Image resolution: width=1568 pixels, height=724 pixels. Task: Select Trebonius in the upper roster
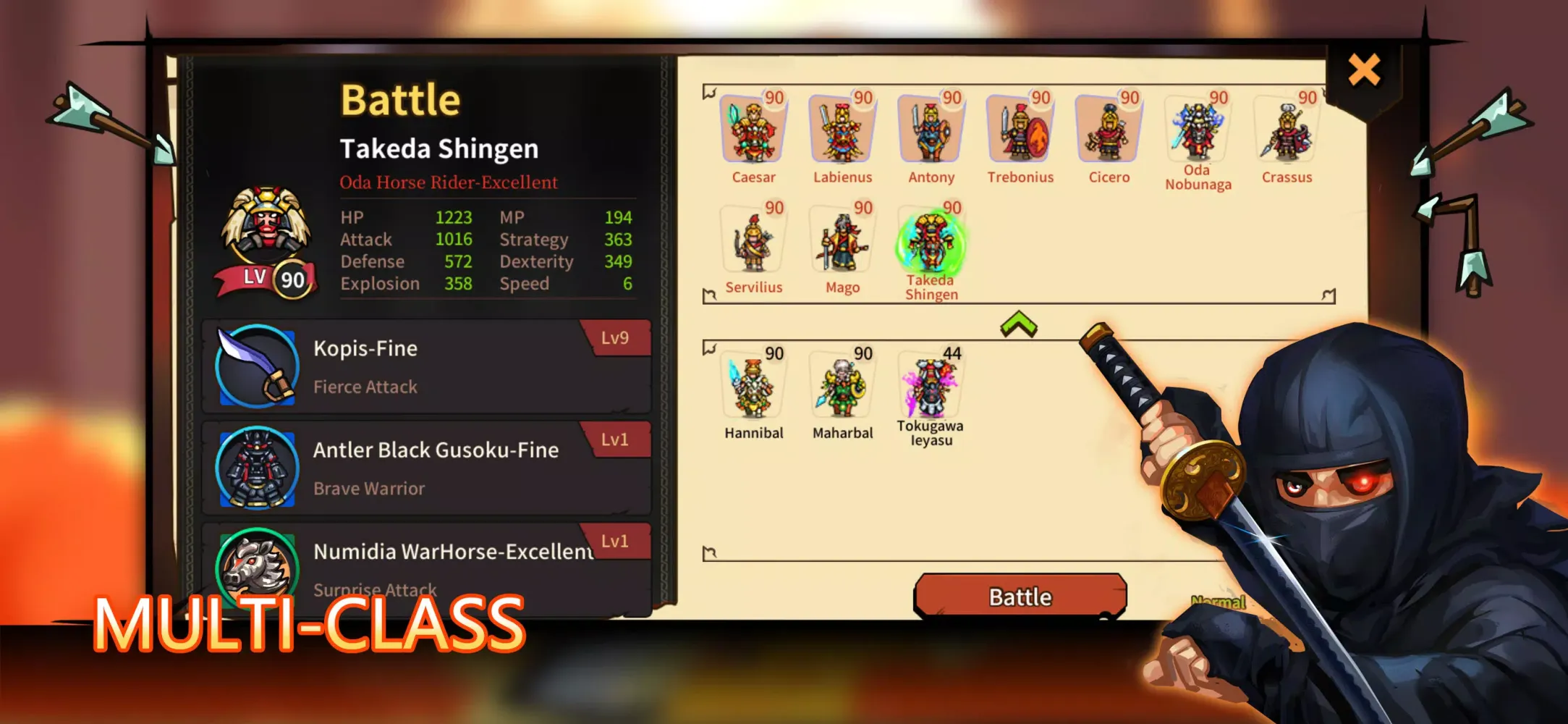pos(1020,130)
